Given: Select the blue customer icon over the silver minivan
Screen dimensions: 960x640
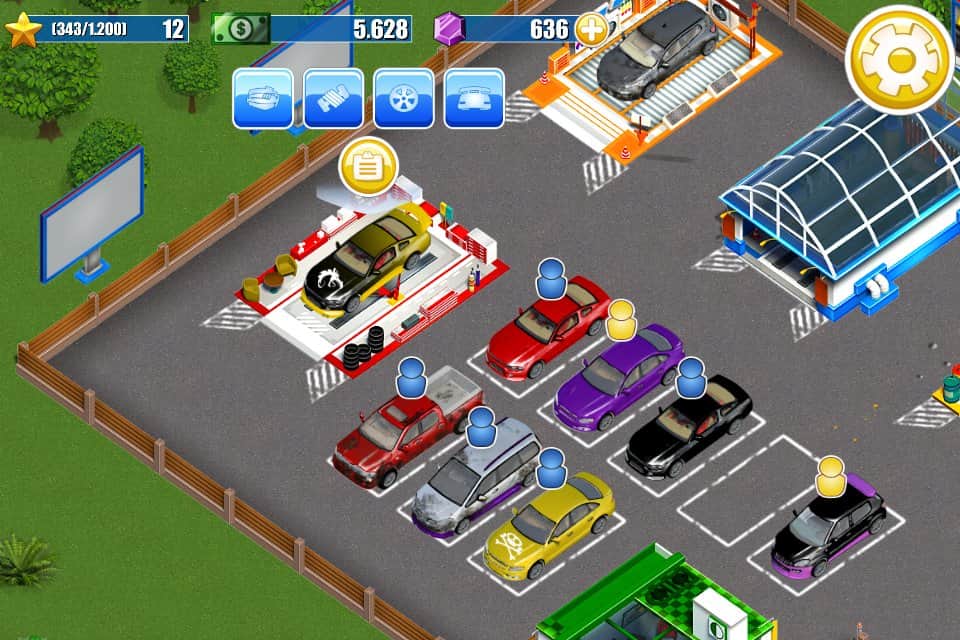Looking at the screenshot, I should [x=482, y=426].
